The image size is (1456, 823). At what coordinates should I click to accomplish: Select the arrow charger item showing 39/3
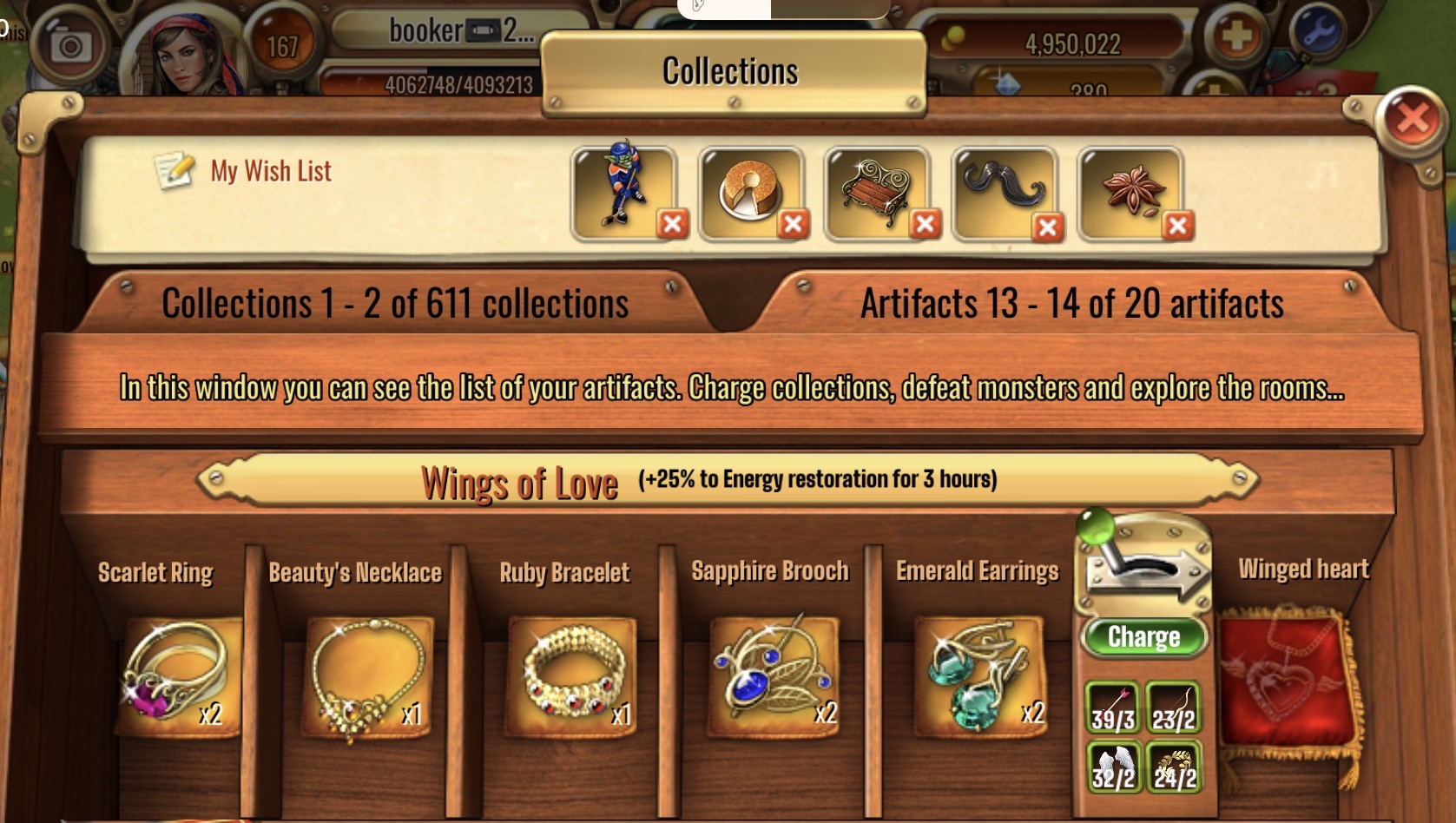click(x=1113, y=708)
